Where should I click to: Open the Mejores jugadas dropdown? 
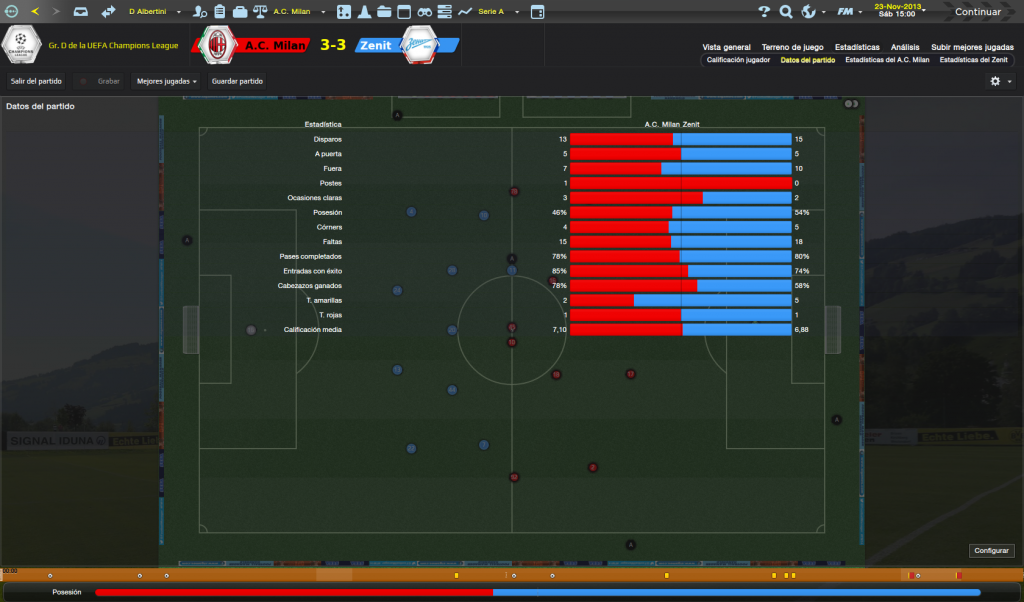[166, 81]
